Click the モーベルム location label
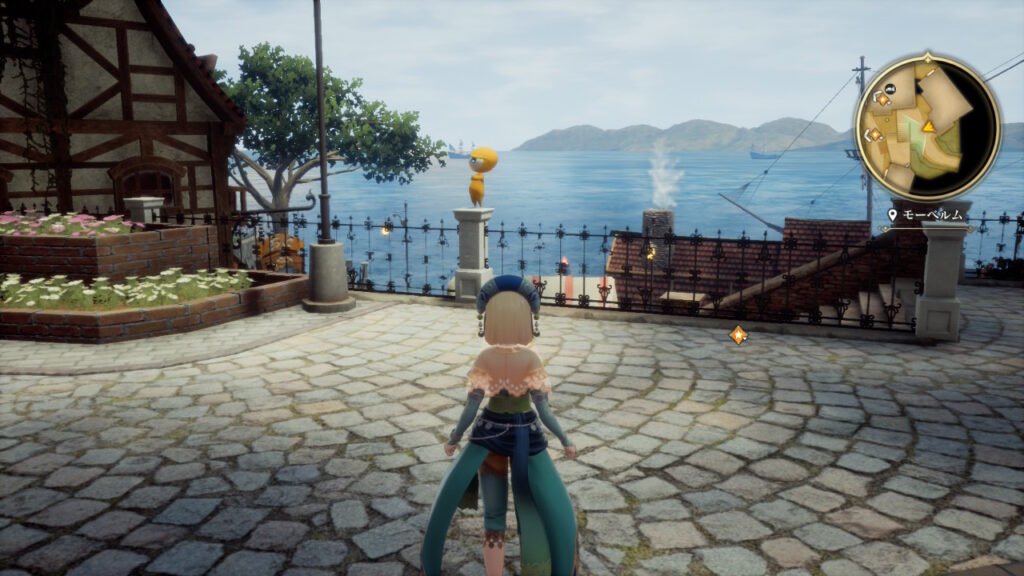 coord(930,214)
